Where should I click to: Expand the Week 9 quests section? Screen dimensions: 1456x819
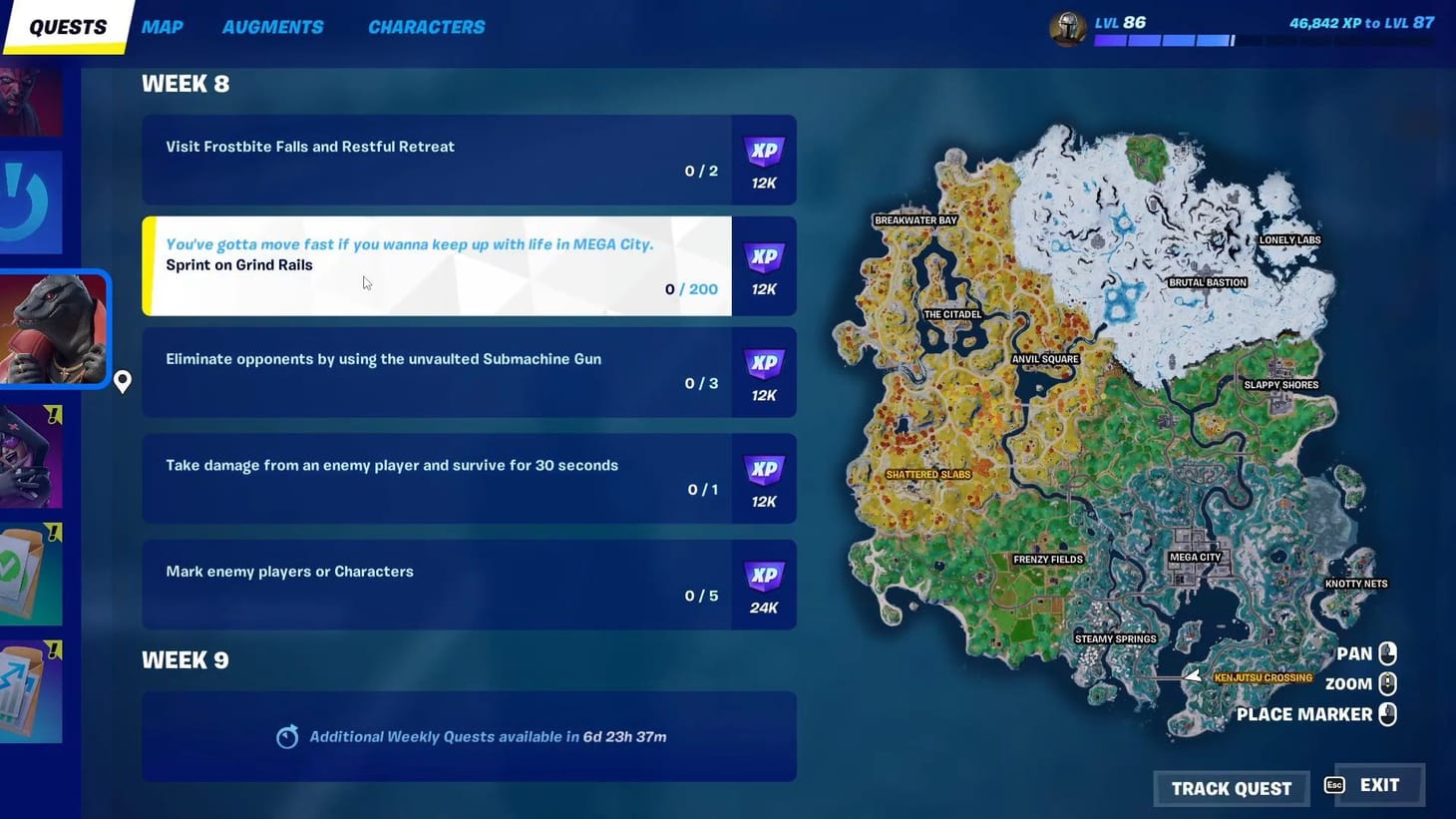pos(185,659)
